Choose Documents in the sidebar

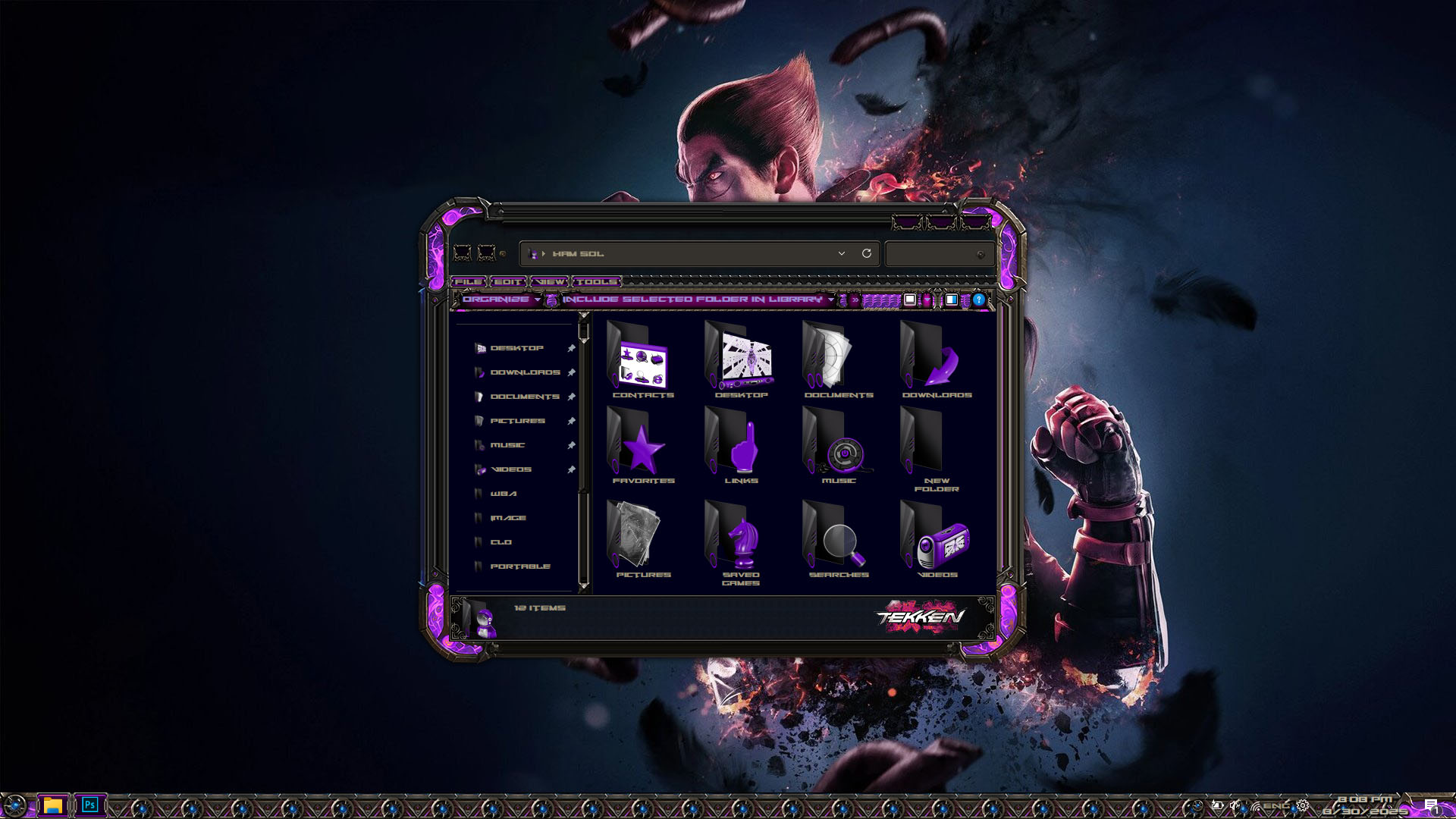tap(524, 397)
